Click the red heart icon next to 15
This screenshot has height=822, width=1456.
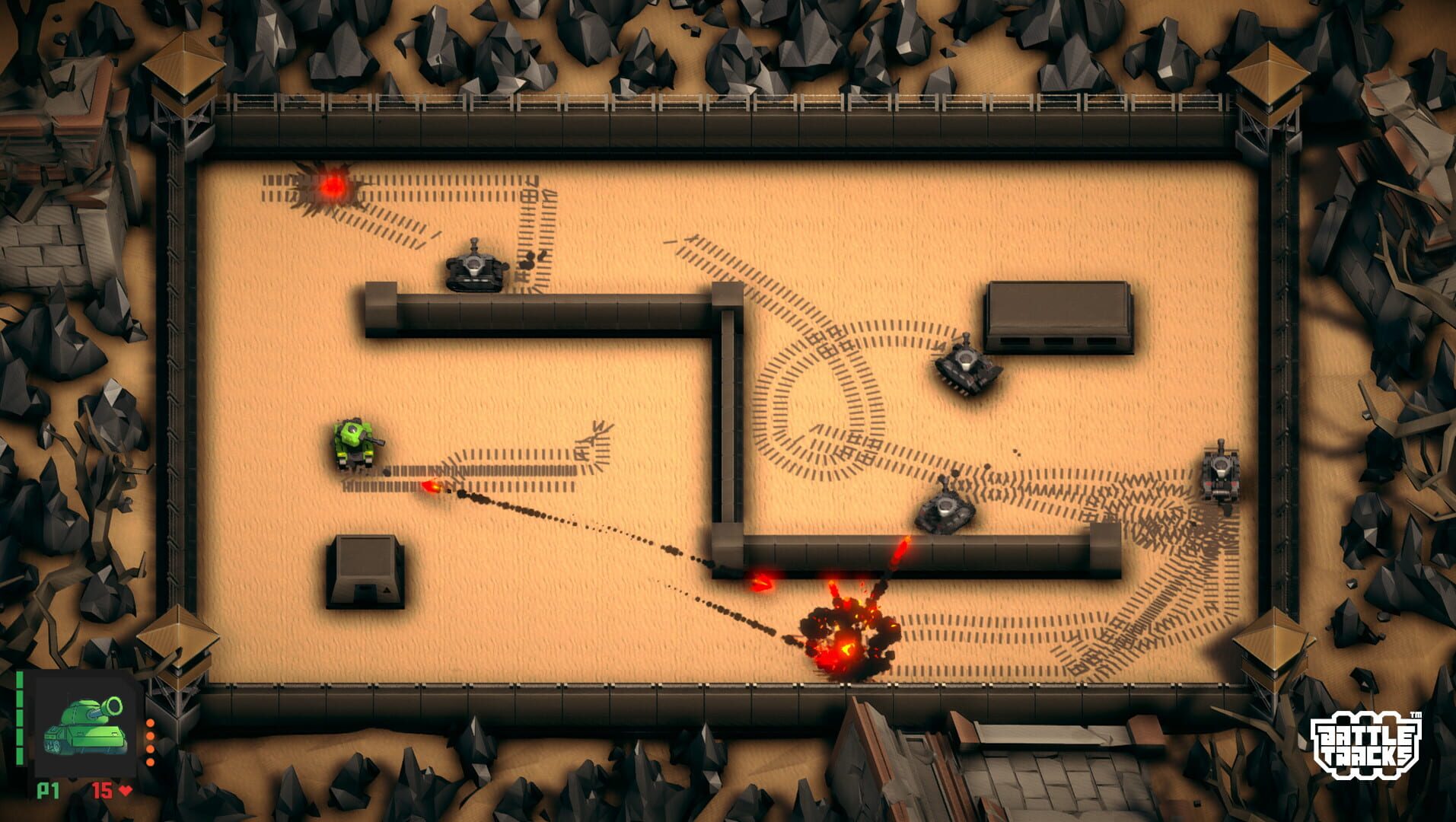(125, 790)
